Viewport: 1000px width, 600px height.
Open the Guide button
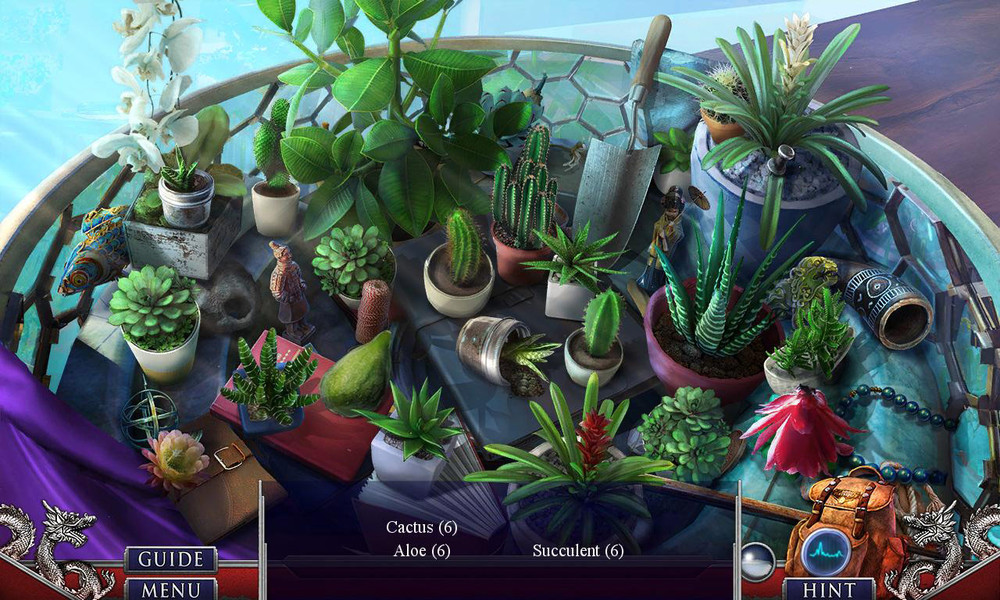coord(171,559)
